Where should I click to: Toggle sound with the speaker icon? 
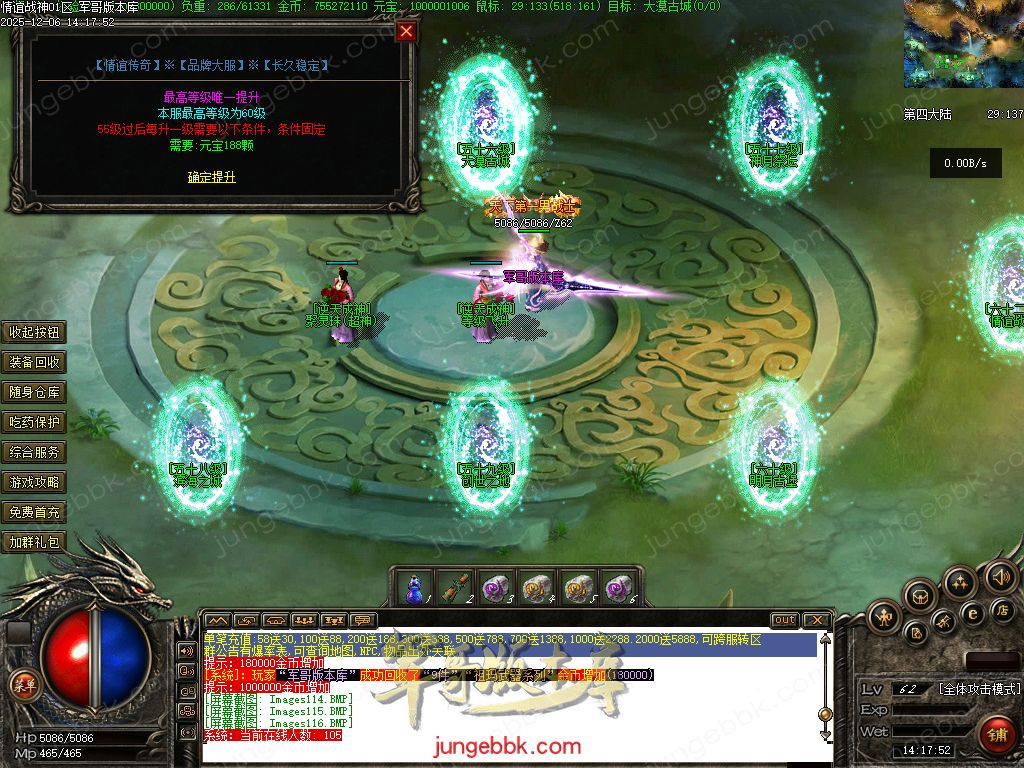pyautogui.click(x=1000, y=577)
